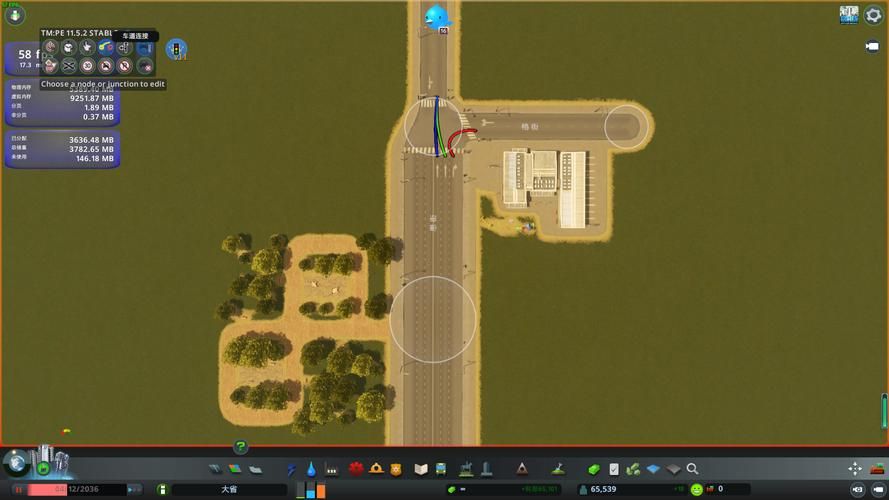Image resolution: width=889 pixels, height=500 pixels.
Task: Open the Fire Department menu
Action: pos(376,469)
